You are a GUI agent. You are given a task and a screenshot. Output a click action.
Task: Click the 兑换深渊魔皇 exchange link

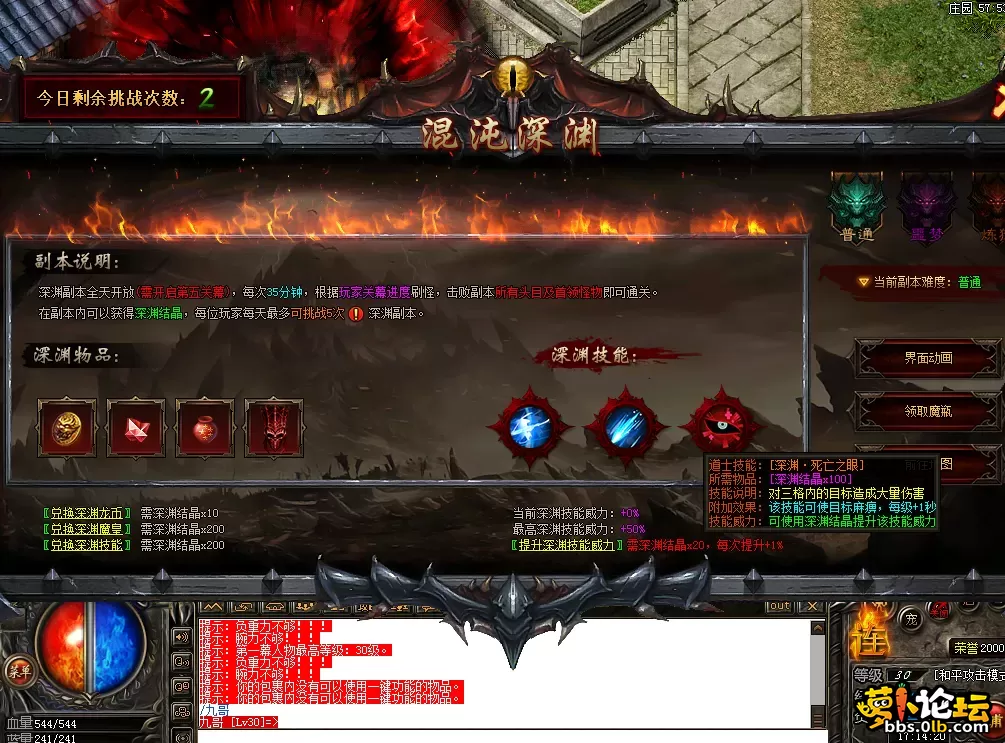point(87,530)
